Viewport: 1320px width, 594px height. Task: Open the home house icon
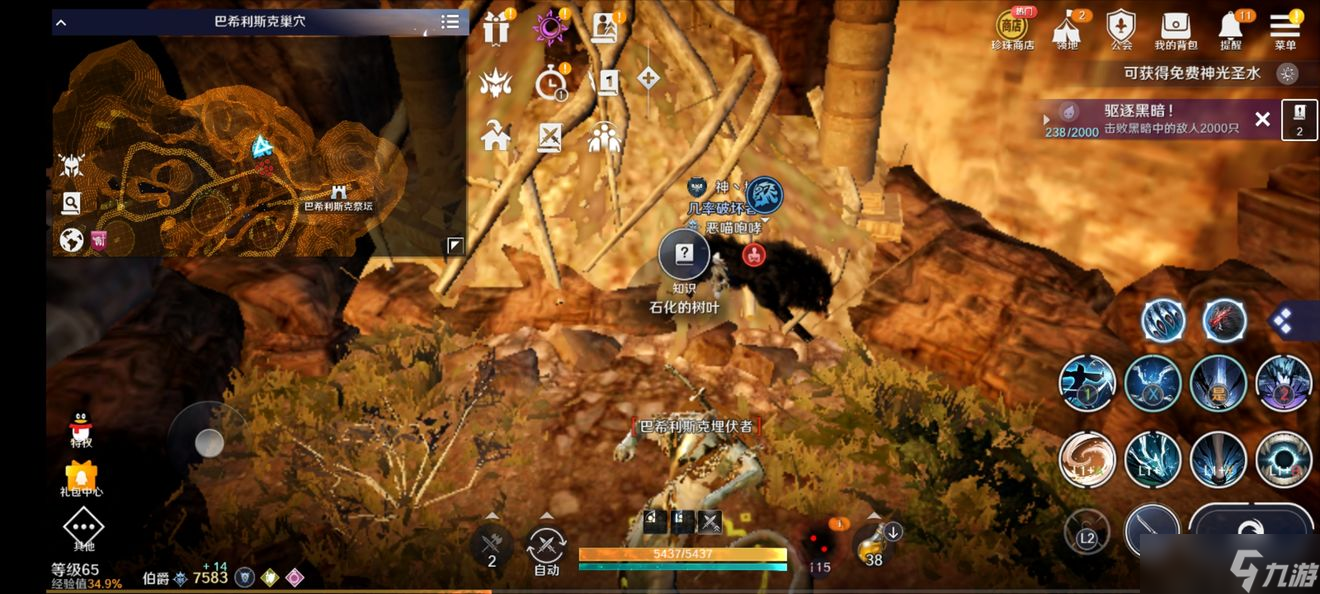496,136
